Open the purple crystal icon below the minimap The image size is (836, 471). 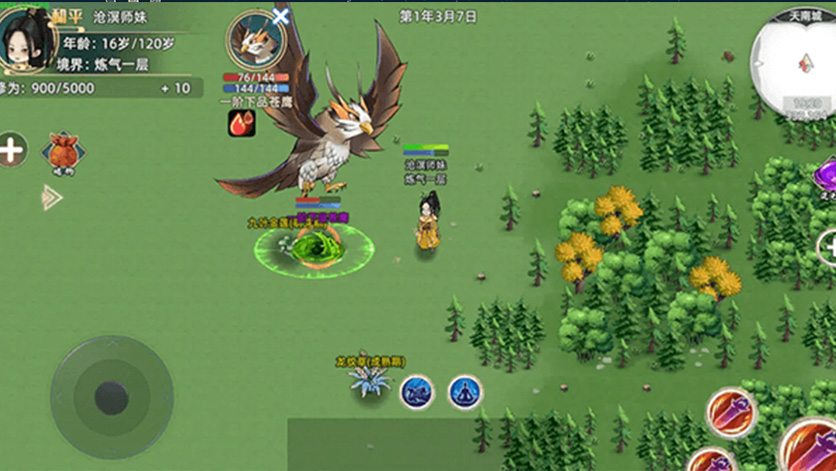pyautogui.click(x=828, y=171)
